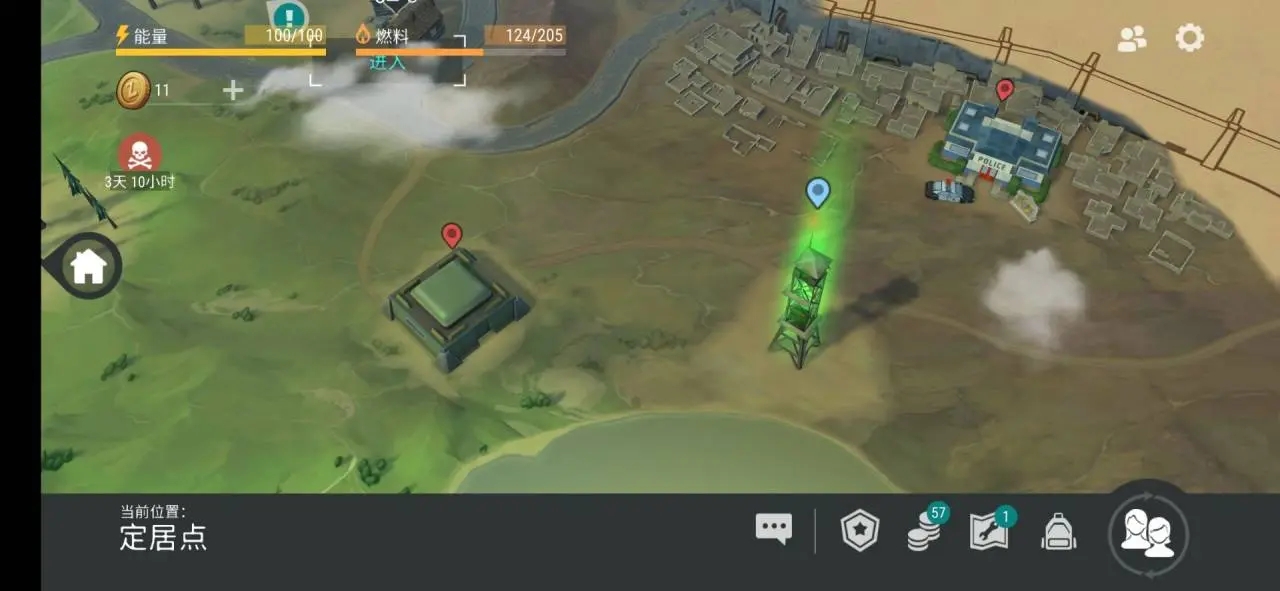The image size is (1280, 591).
Task: Tap the teal exclamation mark marker
Action: coord(290,17)
